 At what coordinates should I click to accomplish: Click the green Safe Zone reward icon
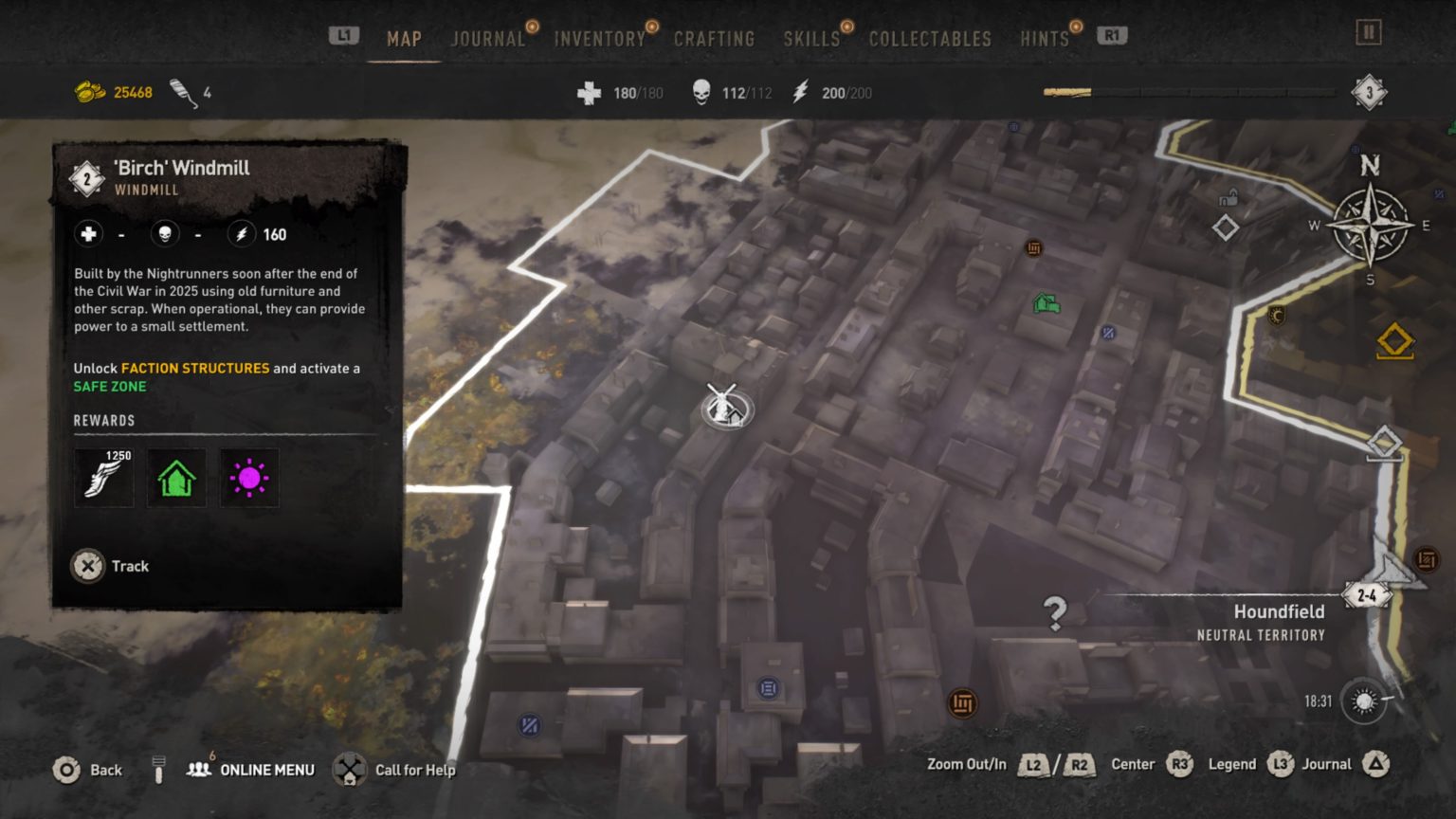(x=176, y=479)
